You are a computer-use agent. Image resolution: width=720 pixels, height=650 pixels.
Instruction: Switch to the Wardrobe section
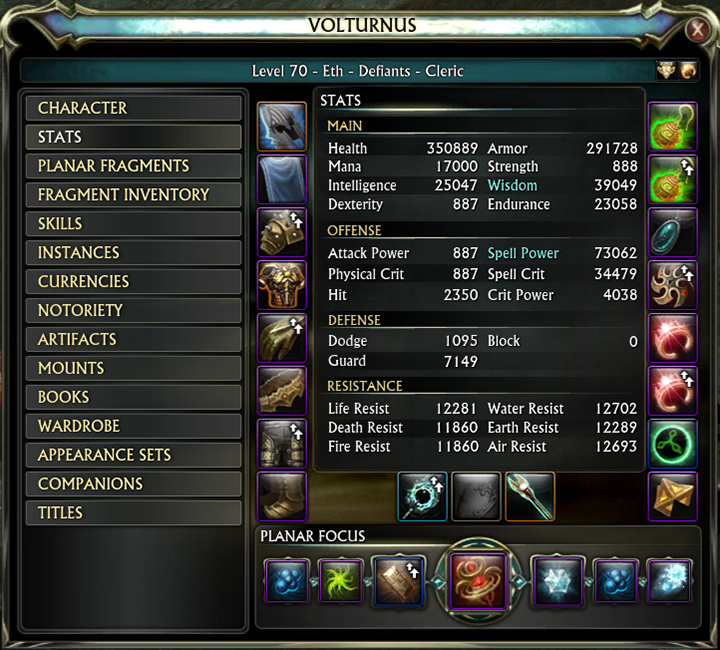pyautogui.click(x=133, y=426)
